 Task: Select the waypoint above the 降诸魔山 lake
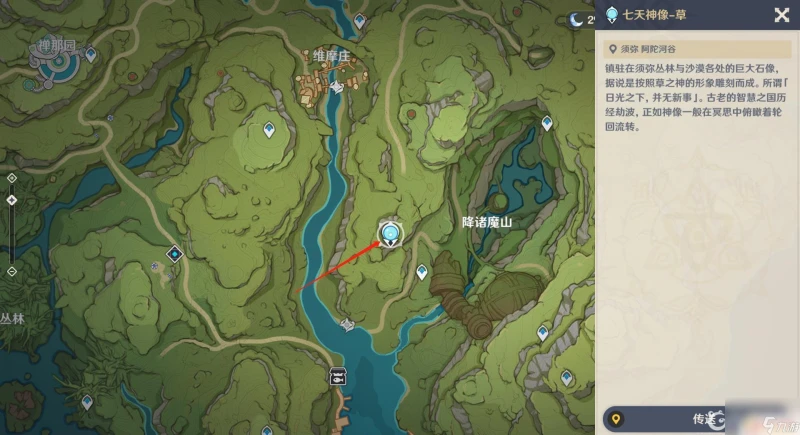[547, 123]
